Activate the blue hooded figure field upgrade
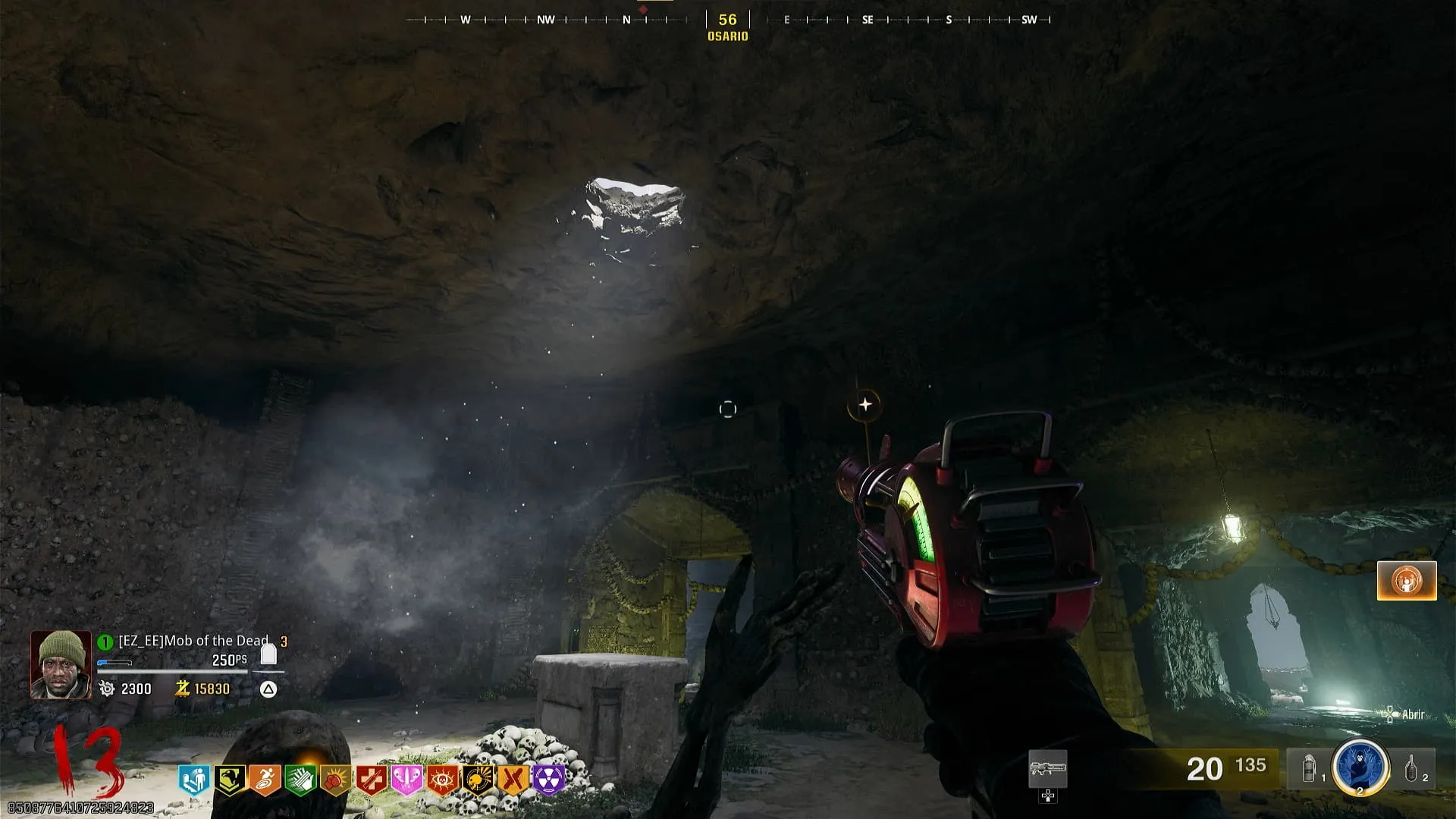Viewport: 1456px width, 819px height. tap(1360, 768)
